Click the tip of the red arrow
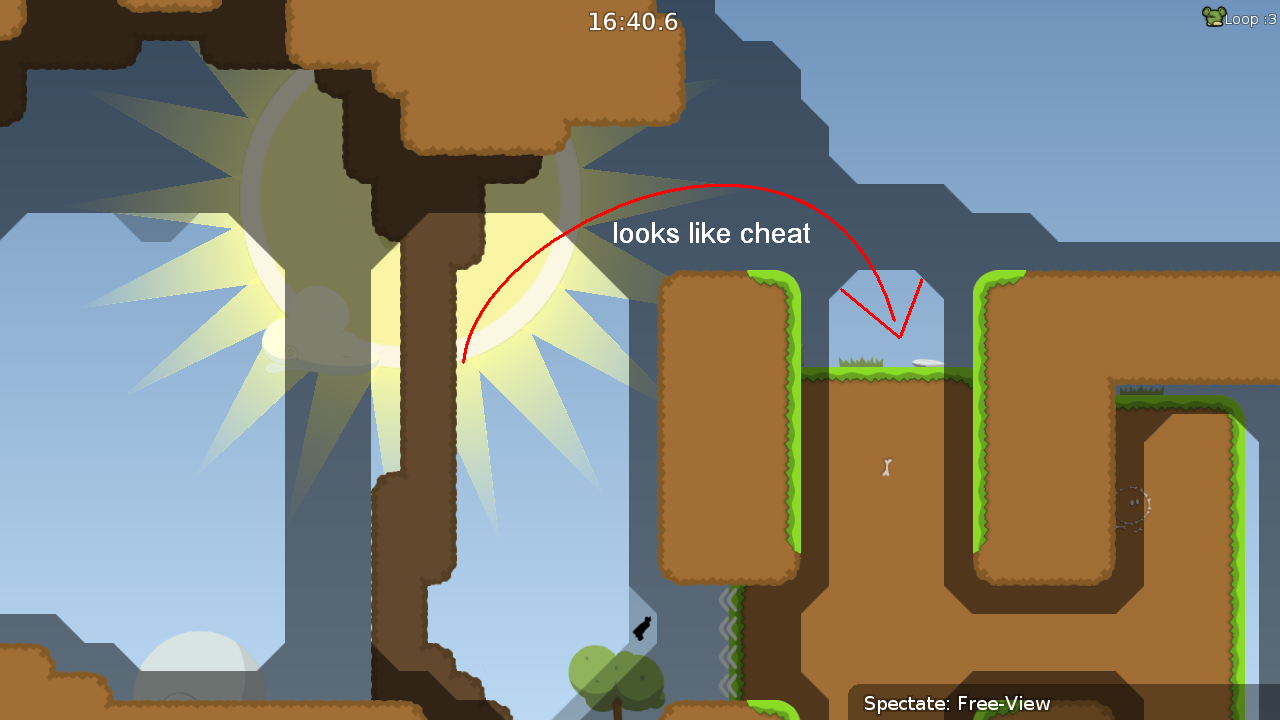The image size is (1280, 720). coord(897,335)
